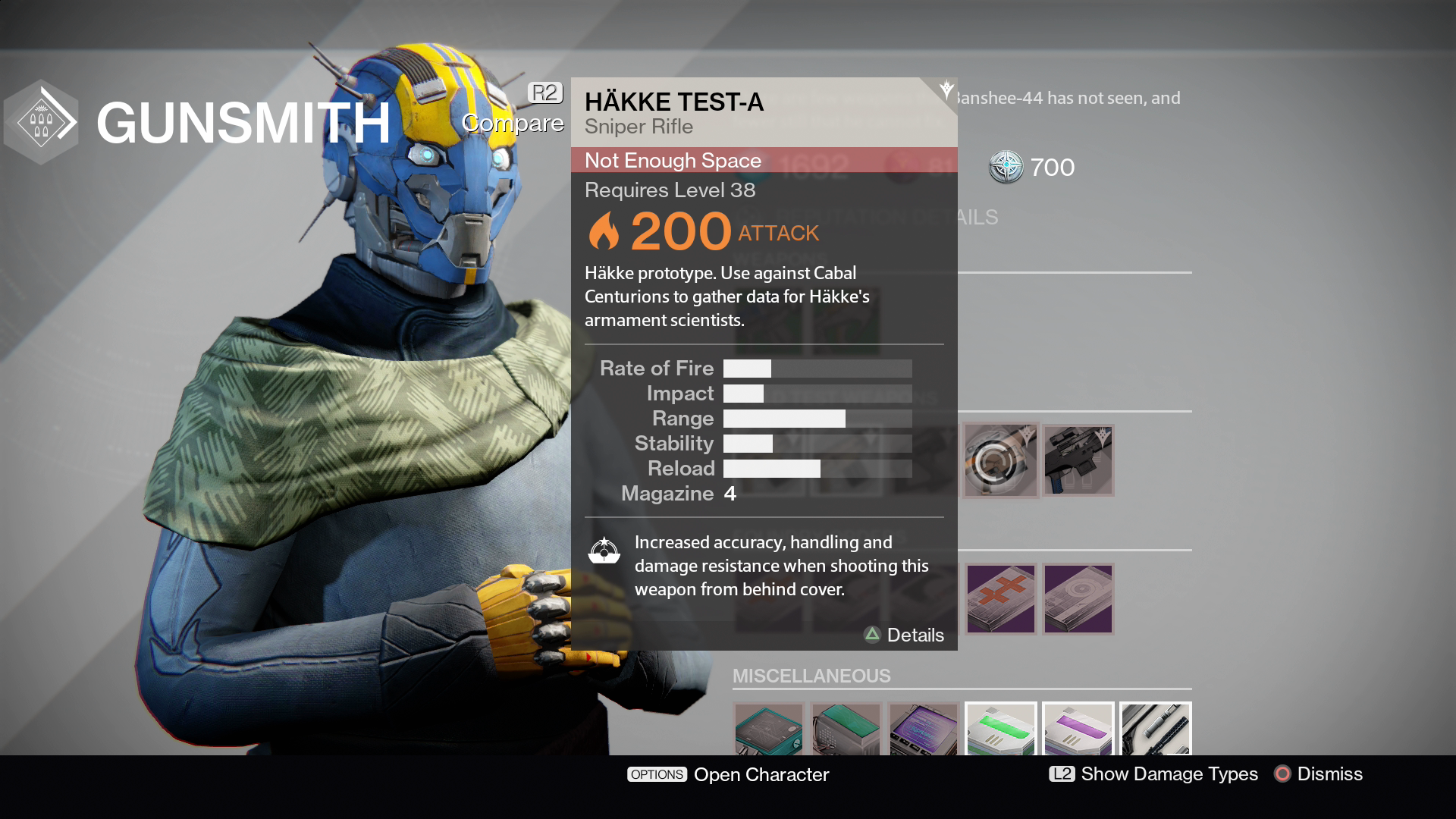Open Character from the bottom bar

[x=728, y=774]
